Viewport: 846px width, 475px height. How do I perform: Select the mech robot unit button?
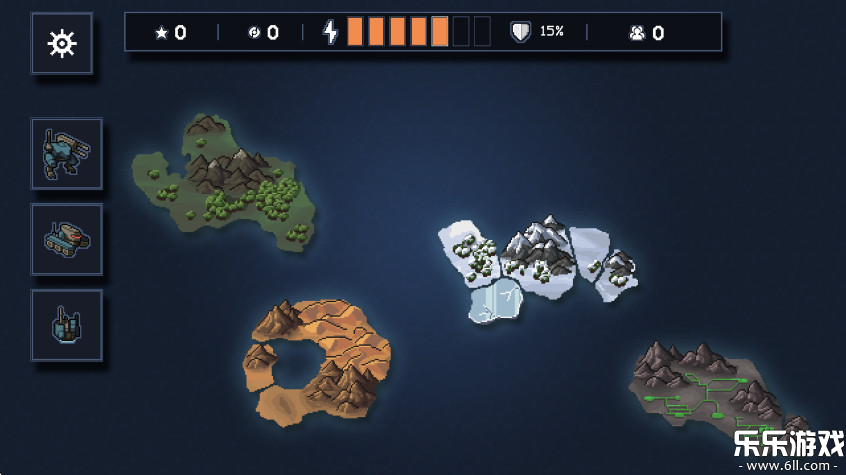pyautogui.click(x=66, y=154)
